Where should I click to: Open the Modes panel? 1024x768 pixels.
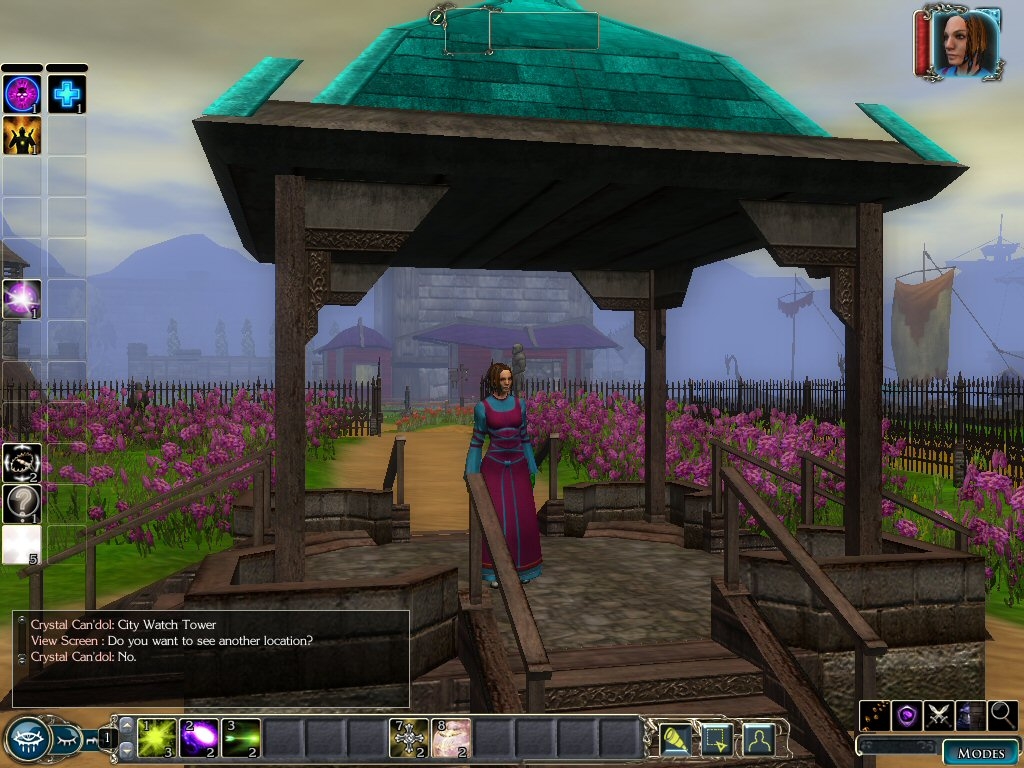click(980, 752)
